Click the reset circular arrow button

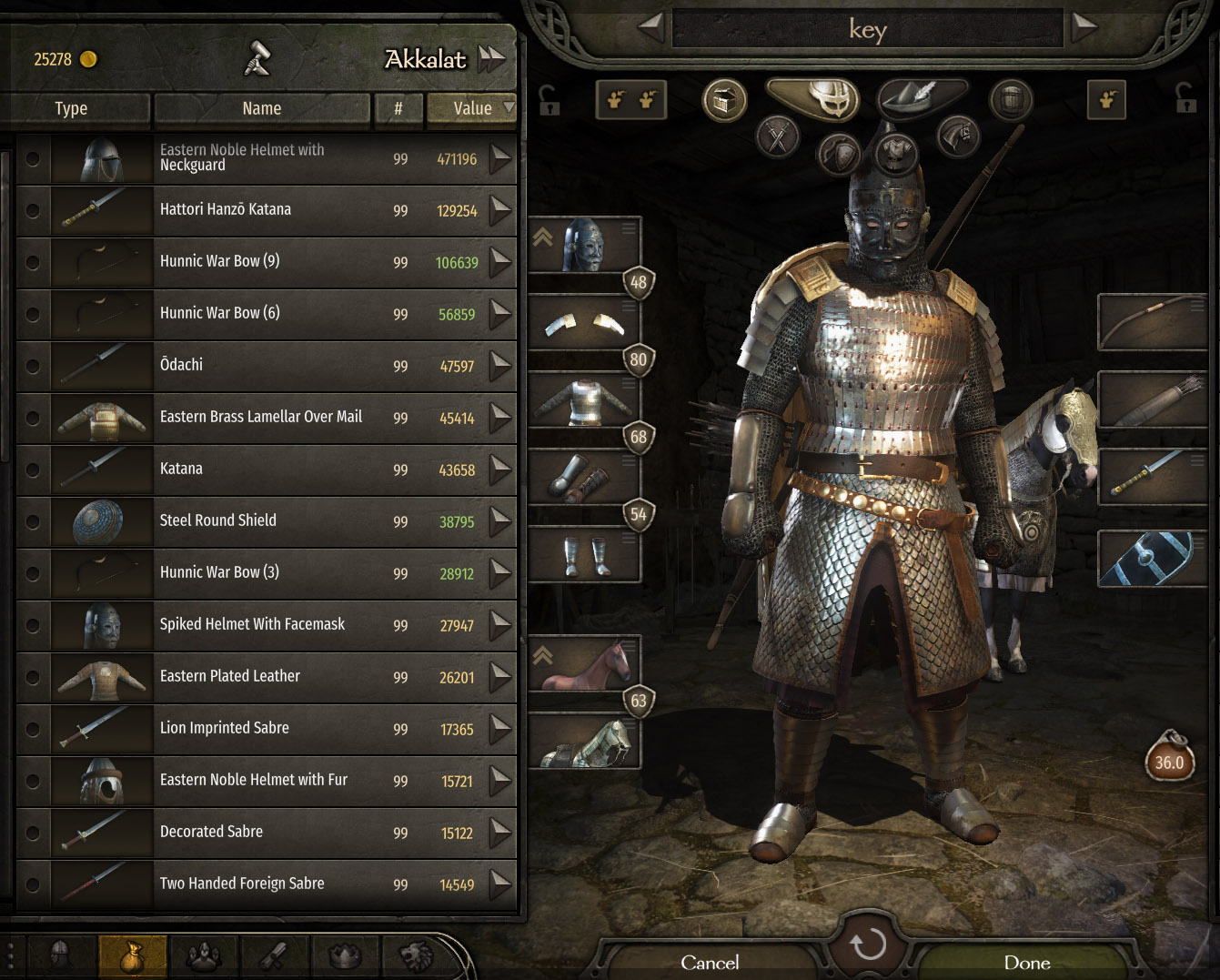coord(868,944)
